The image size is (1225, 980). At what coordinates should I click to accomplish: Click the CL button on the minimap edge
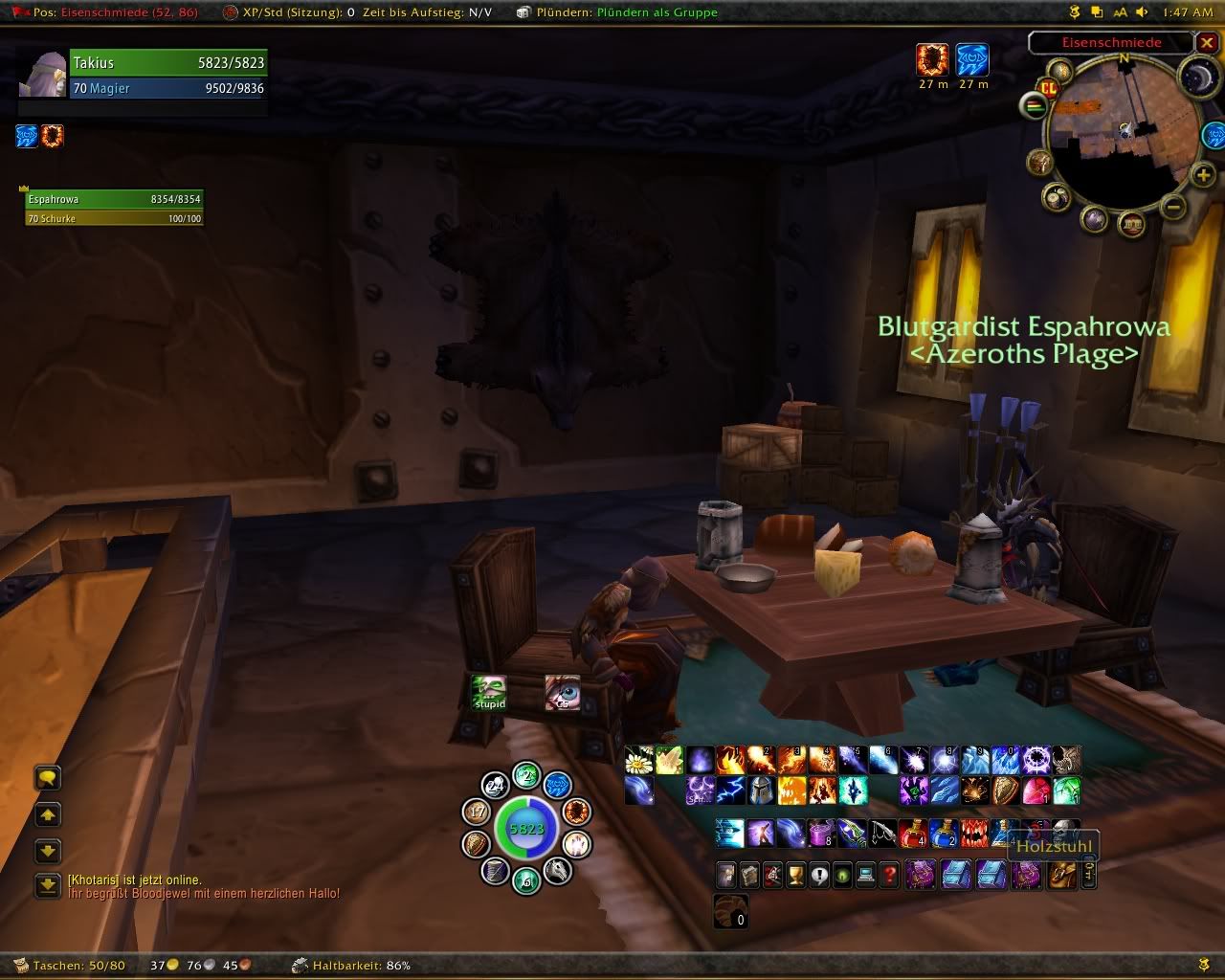1049,88
